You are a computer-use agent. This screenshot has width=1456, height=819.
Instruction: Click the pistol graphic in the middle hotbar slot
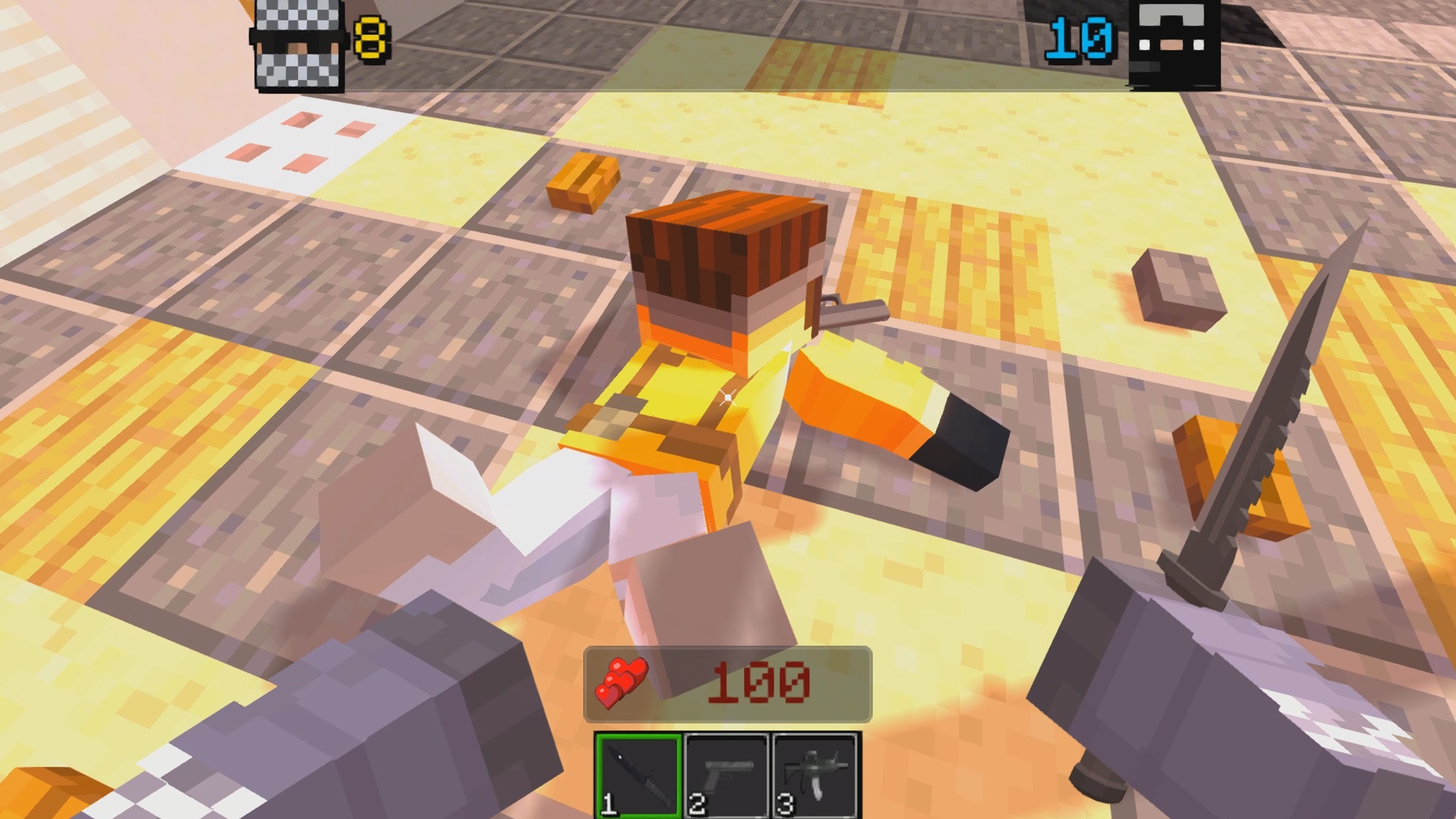(726, 766)
